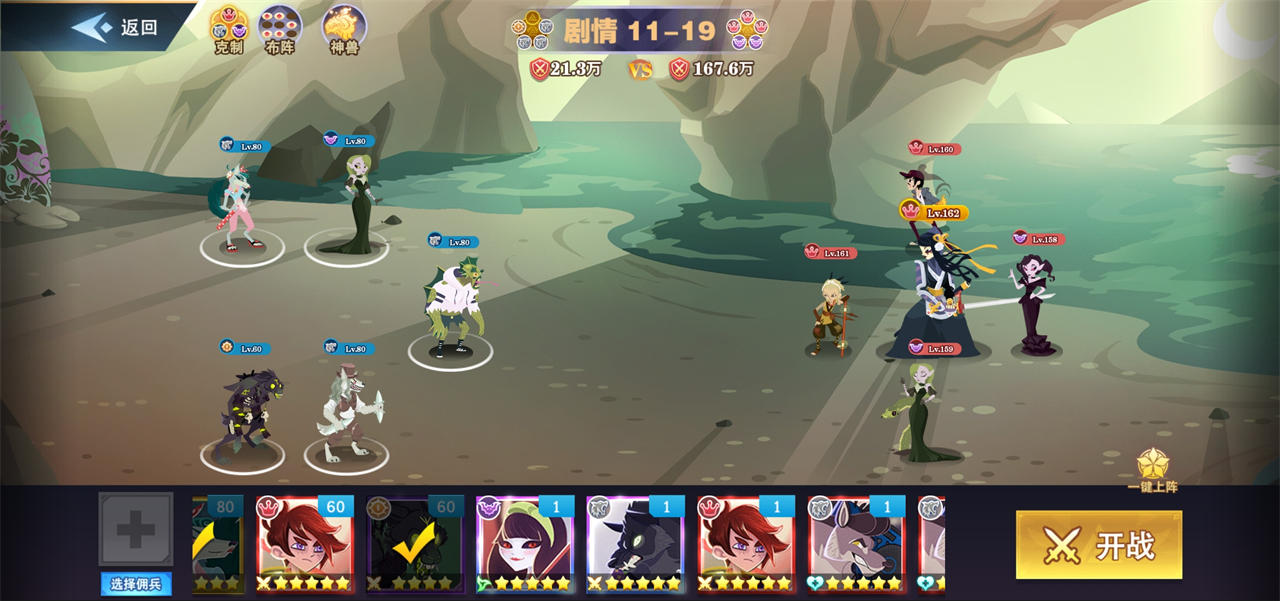Select the deployed teal-haired girl unit
Image resolution: width=1280 pixels, height=601 pixels.
(x=240, y=208)
